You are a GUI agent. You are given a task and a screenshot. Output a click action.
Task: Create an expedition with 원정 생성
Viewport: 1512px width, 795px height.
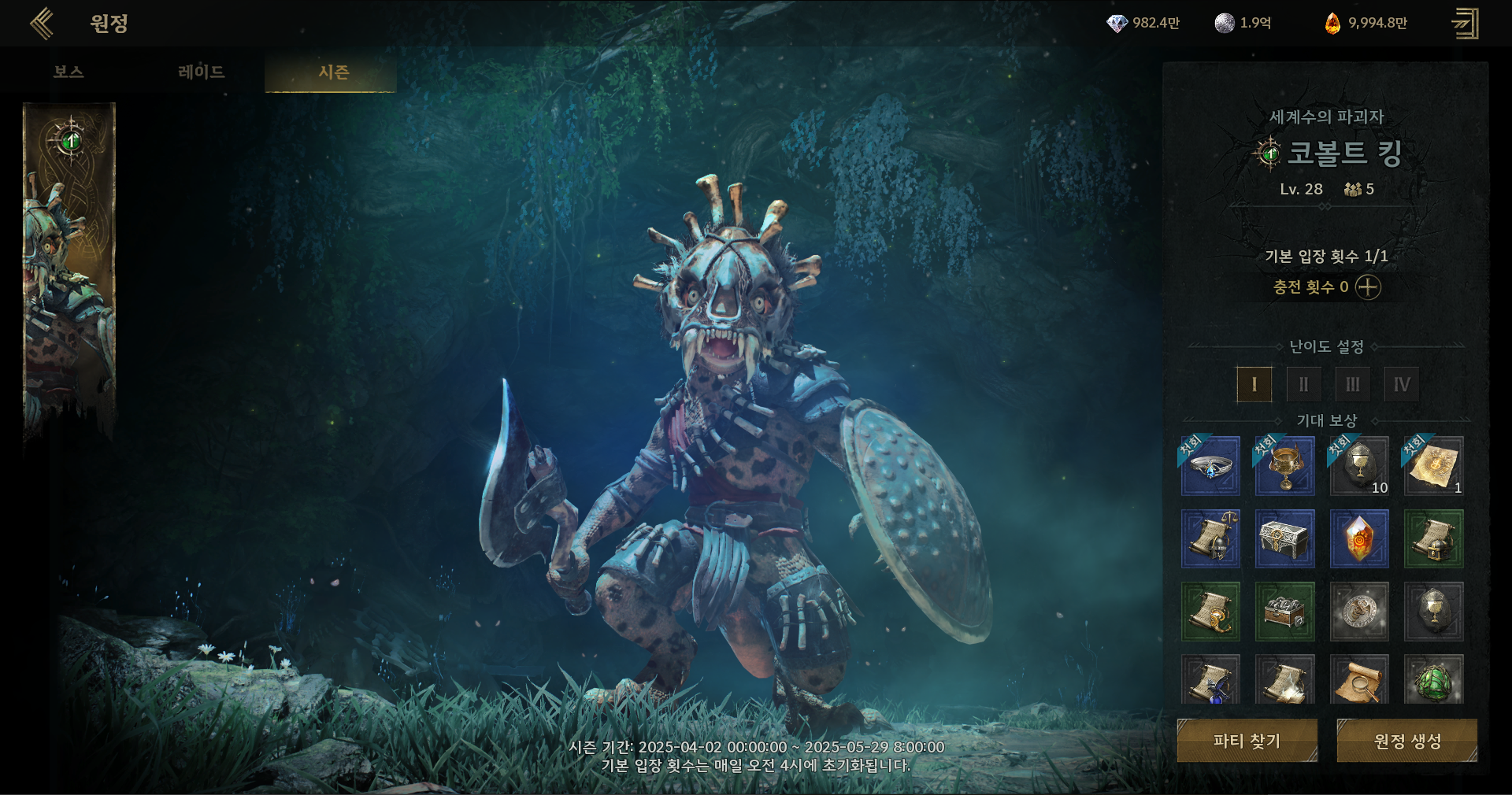[x=1406, y=741]
